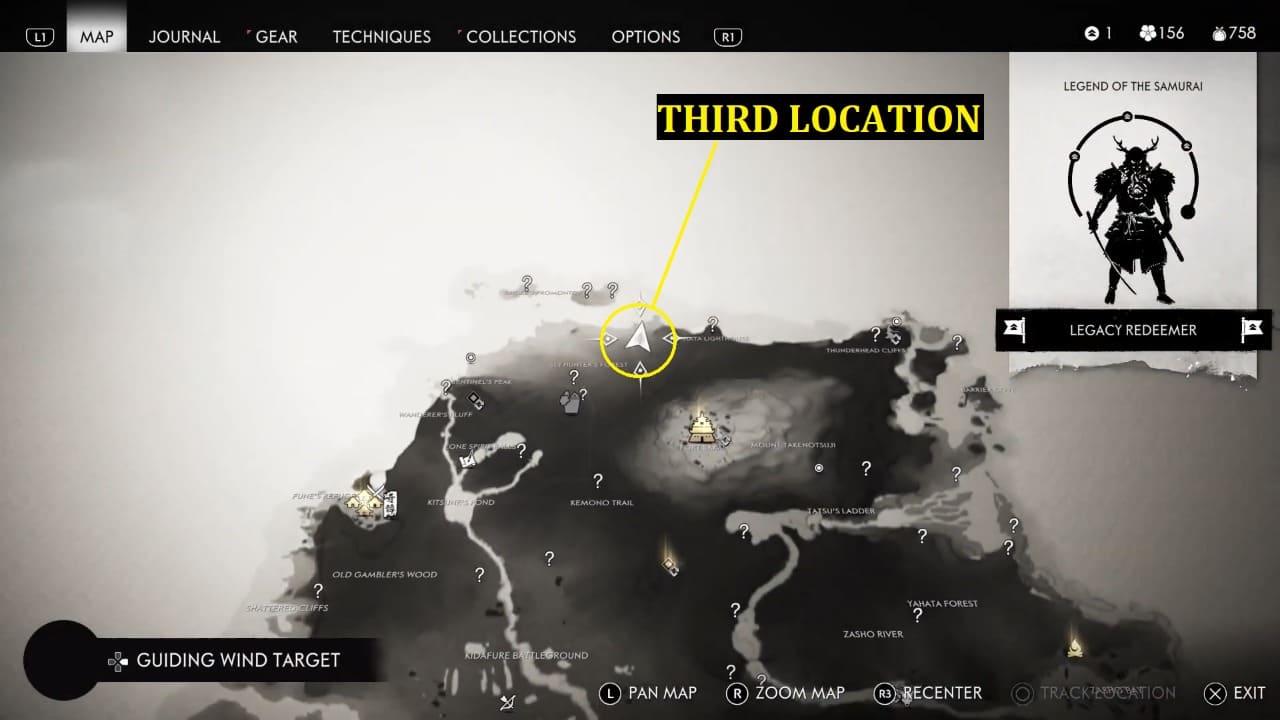Click the flower currency icon showing 156
Viewport: 1280px width, 720px height.
click(1148, 33)
